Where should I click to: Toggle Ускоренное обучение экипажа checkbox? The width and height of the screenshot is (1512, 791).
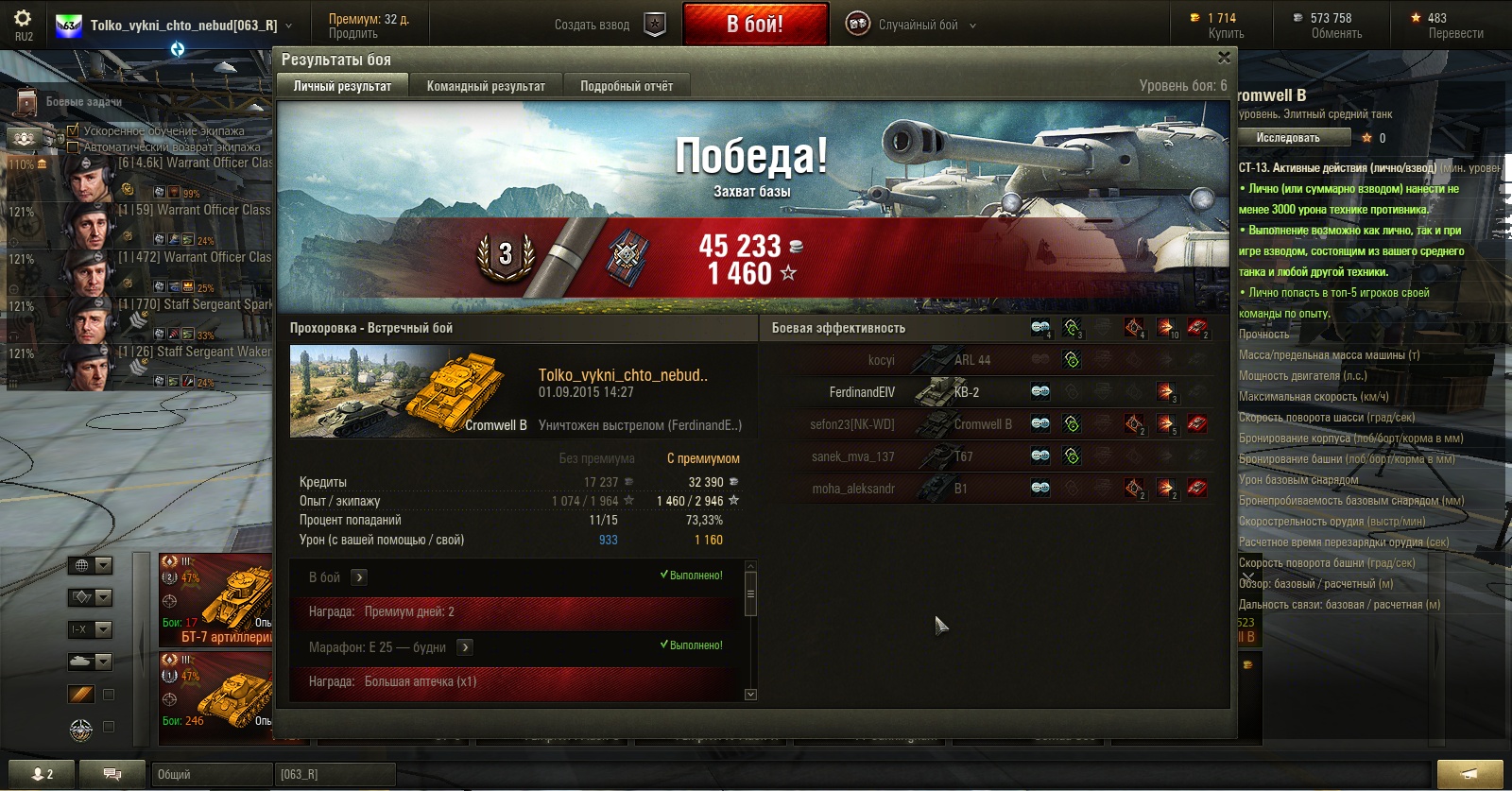(x=73, y=130)
